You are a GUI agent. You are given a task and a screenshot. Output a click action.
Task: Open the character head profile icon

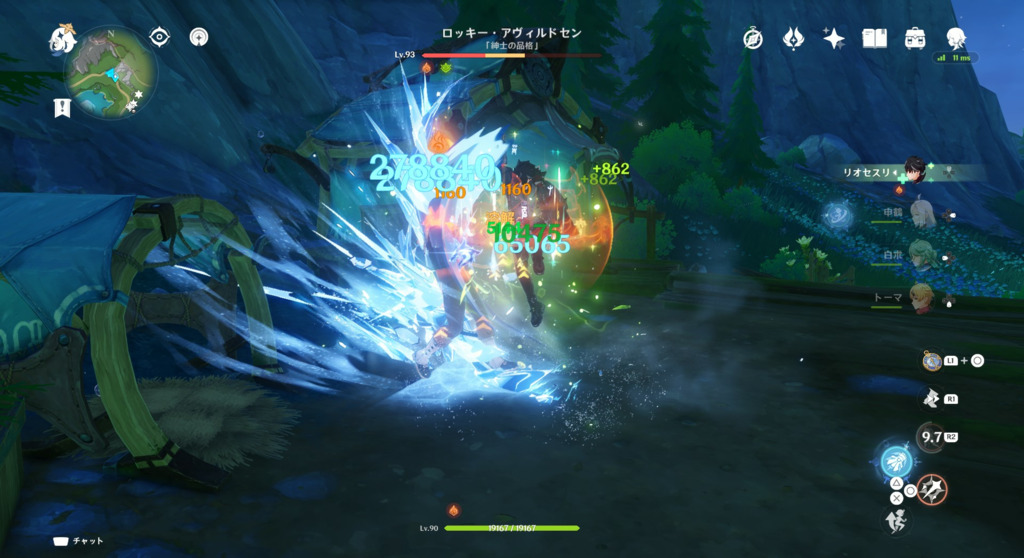click(956, 38)
